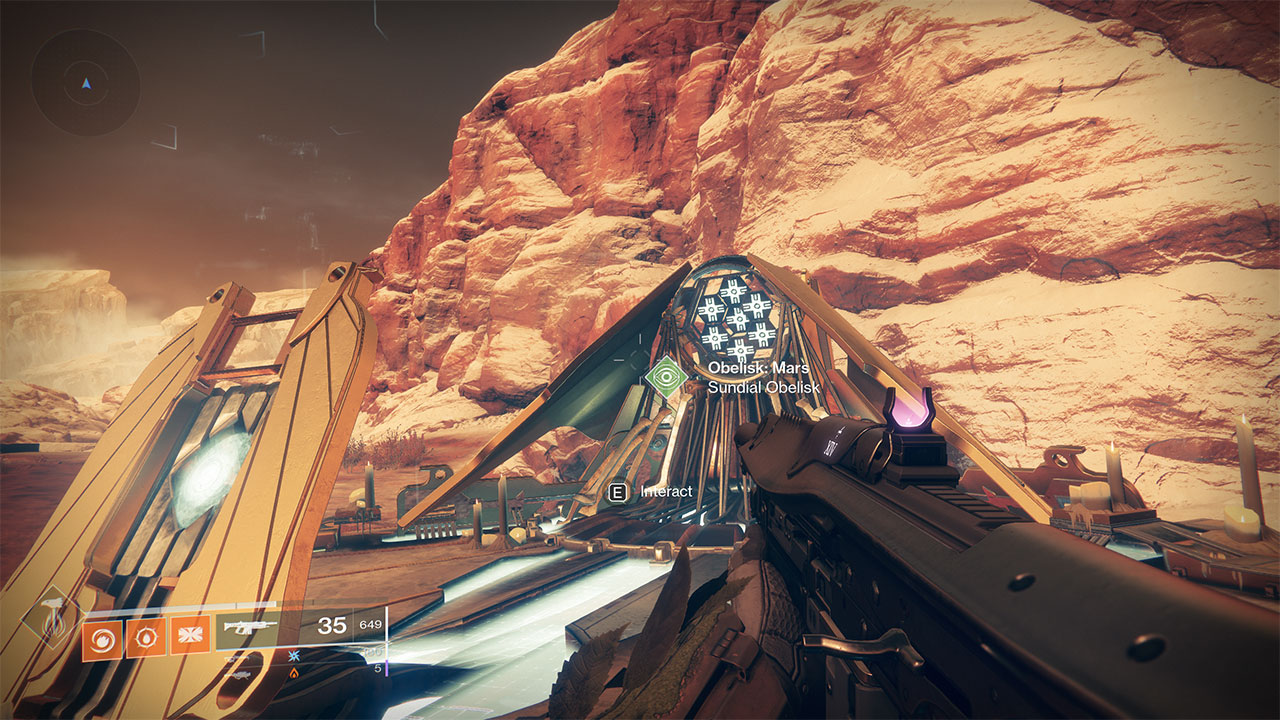Use the swirling fire grenade ability
This screenshot has height=720, width=1280.
point(103,636)
